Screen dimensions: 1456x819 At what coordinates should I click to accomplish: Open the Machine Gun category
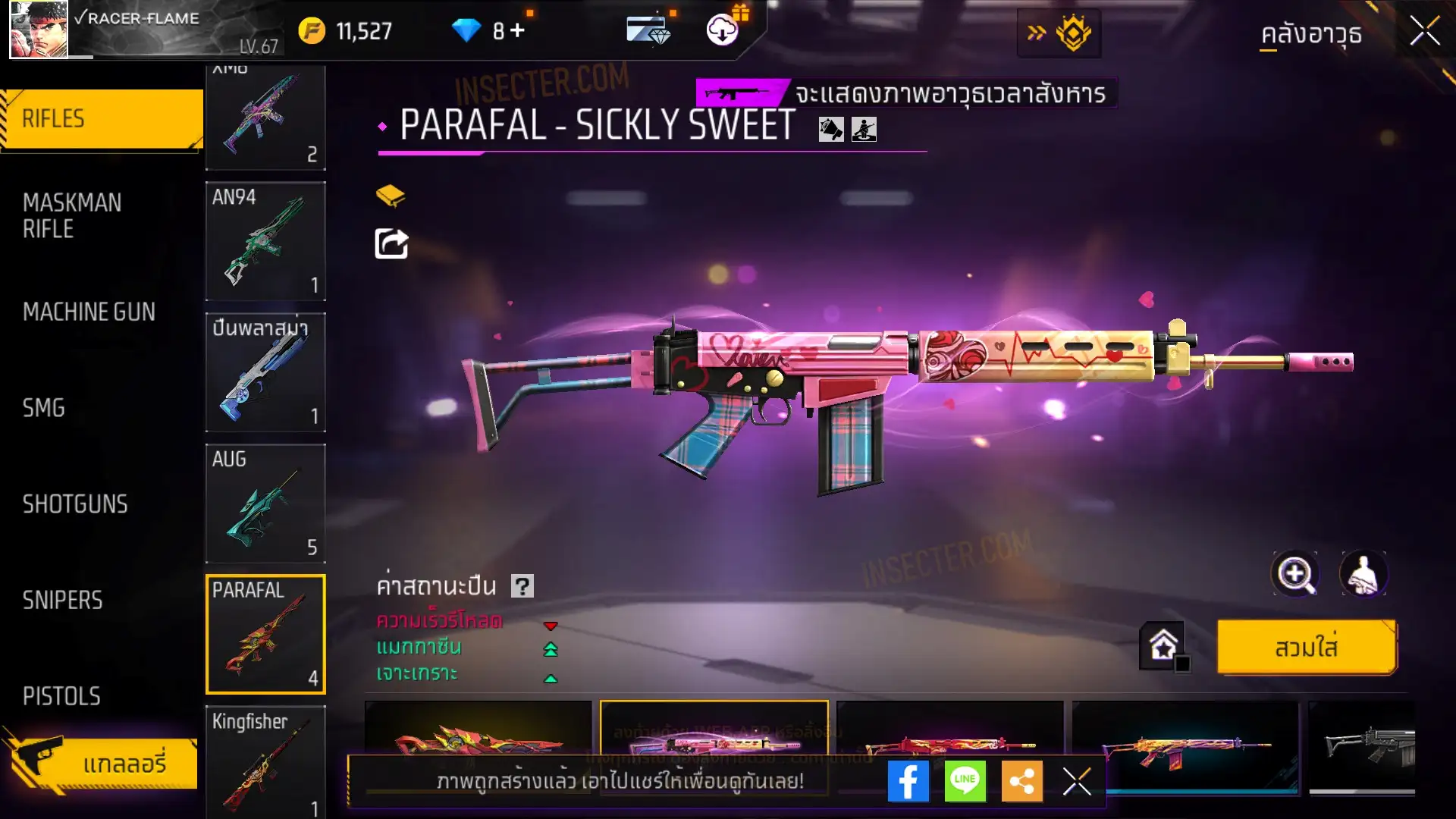[89, 312]
